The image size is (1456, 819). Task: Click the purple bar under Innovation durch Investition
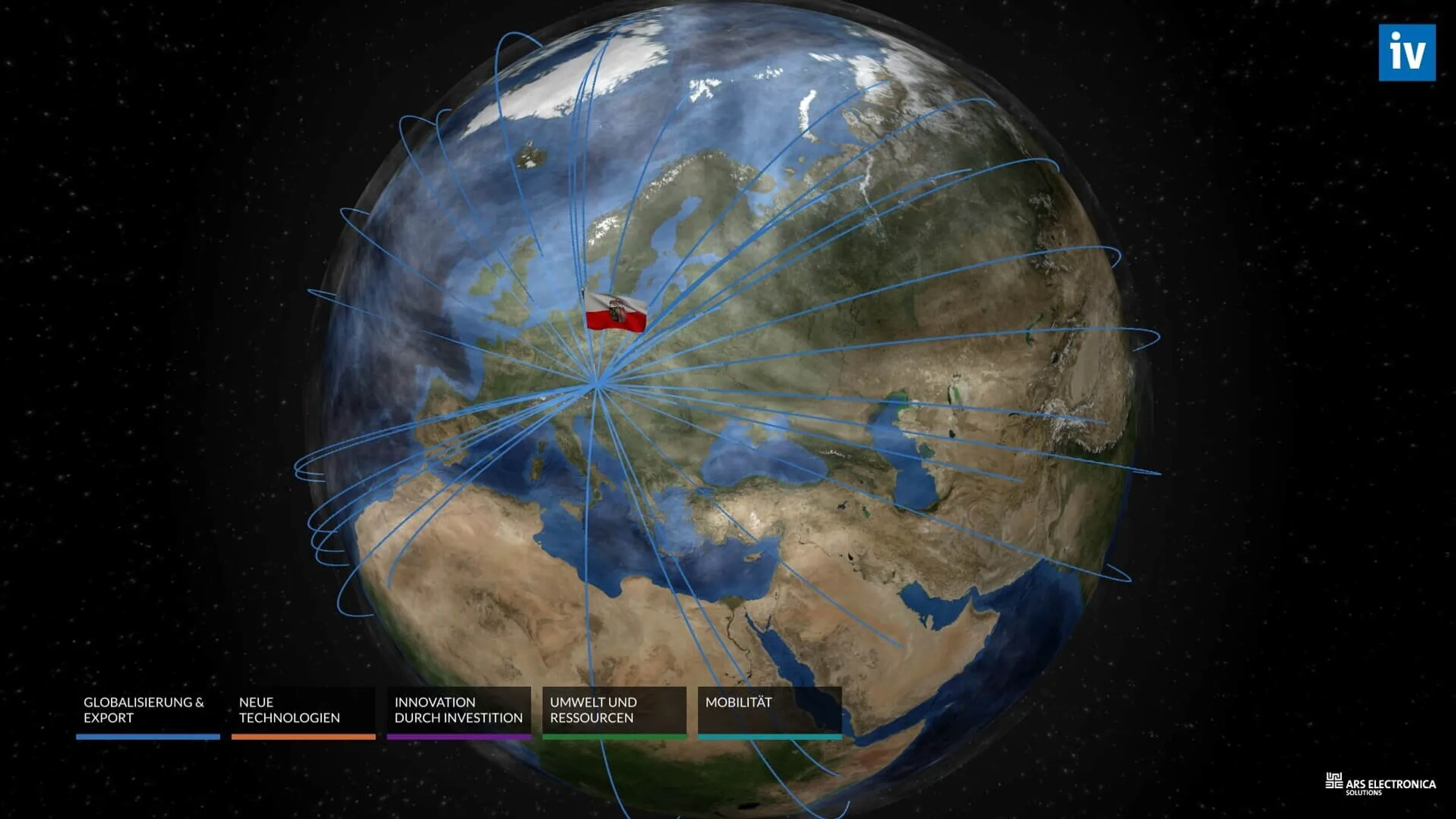(x=459, y=737)
